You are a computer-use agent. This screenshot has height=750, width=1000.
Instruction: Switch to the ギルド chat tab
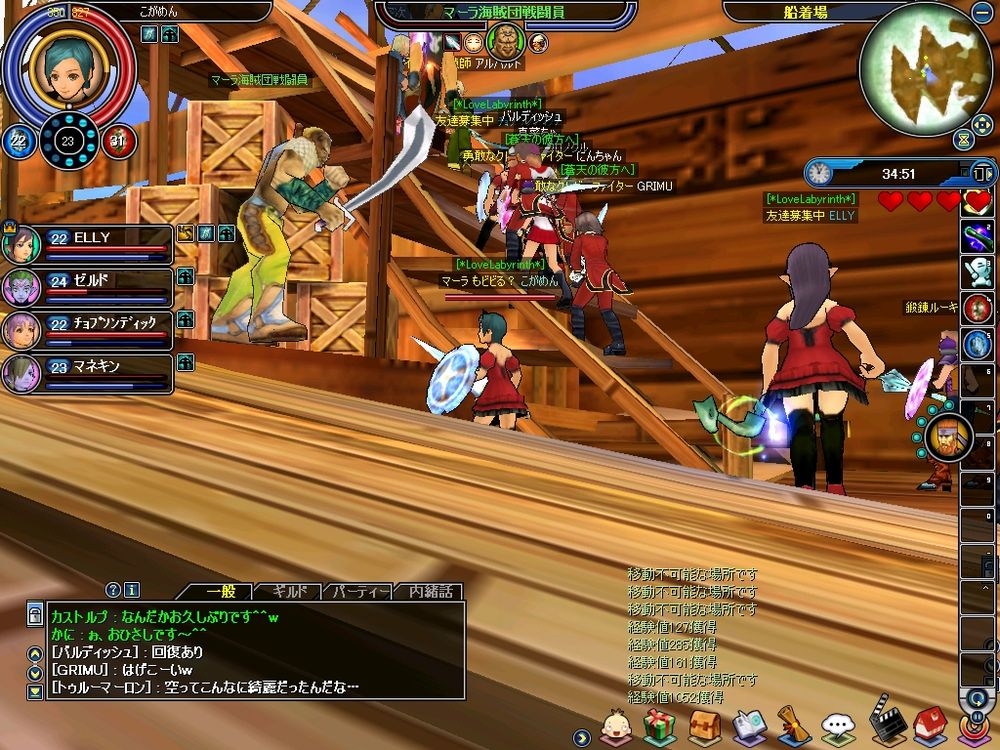pyautogui.click(x=289, y=591)
